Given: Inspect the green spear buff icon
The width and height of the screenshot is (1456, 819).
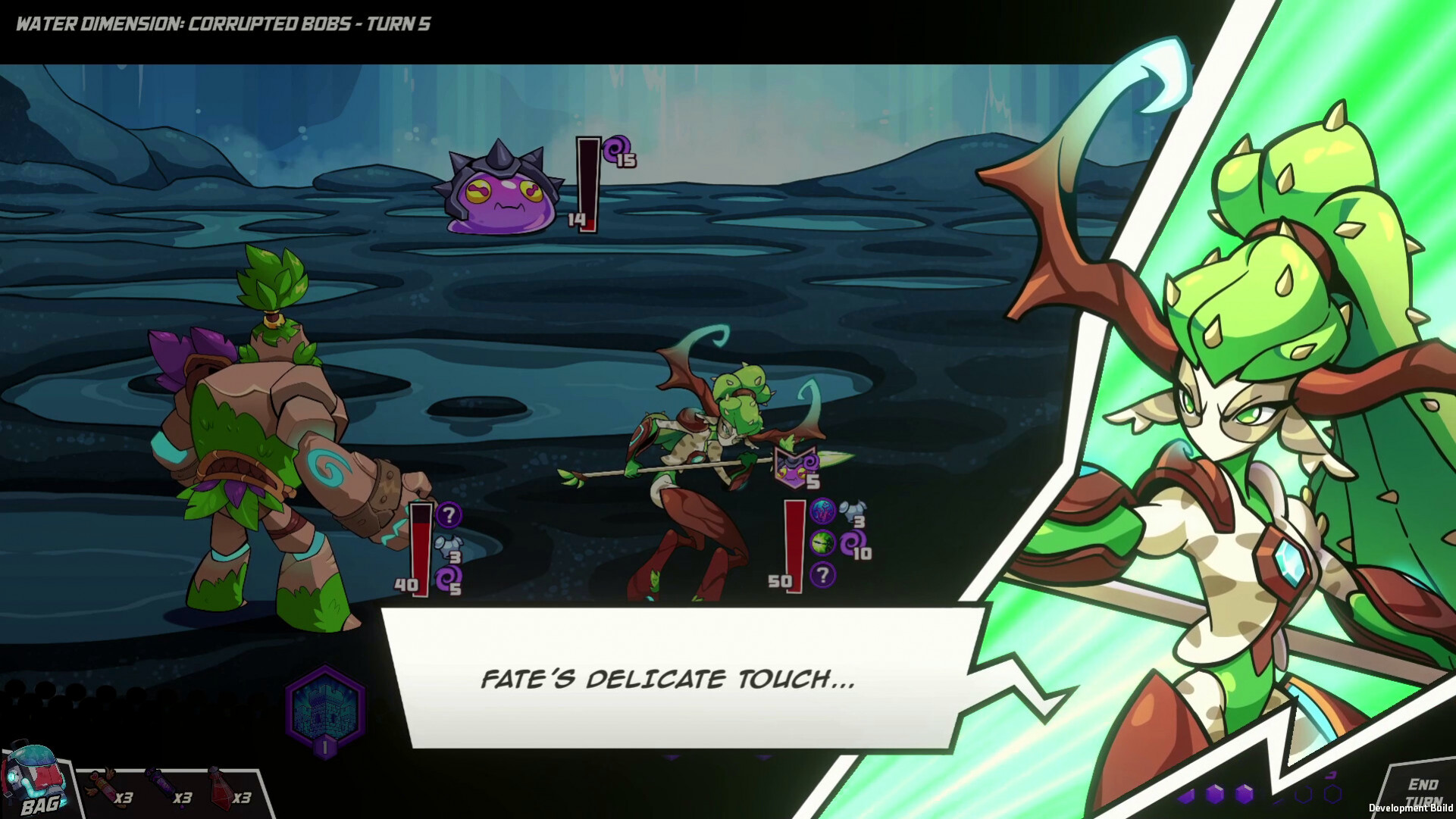Looking at the screenshot, I should (822, 542).
